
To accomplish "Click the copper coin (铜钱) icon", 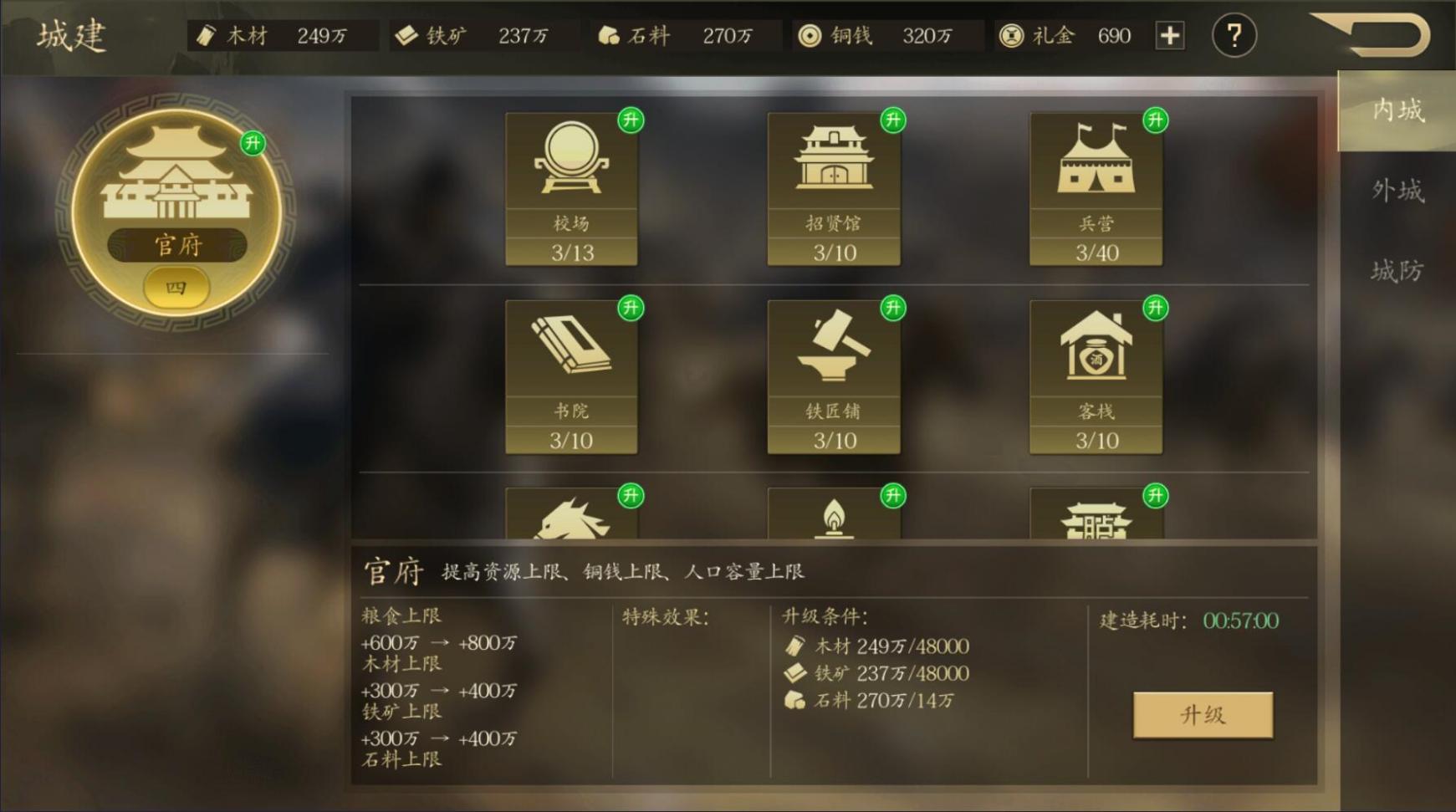I will coord(808,35).
